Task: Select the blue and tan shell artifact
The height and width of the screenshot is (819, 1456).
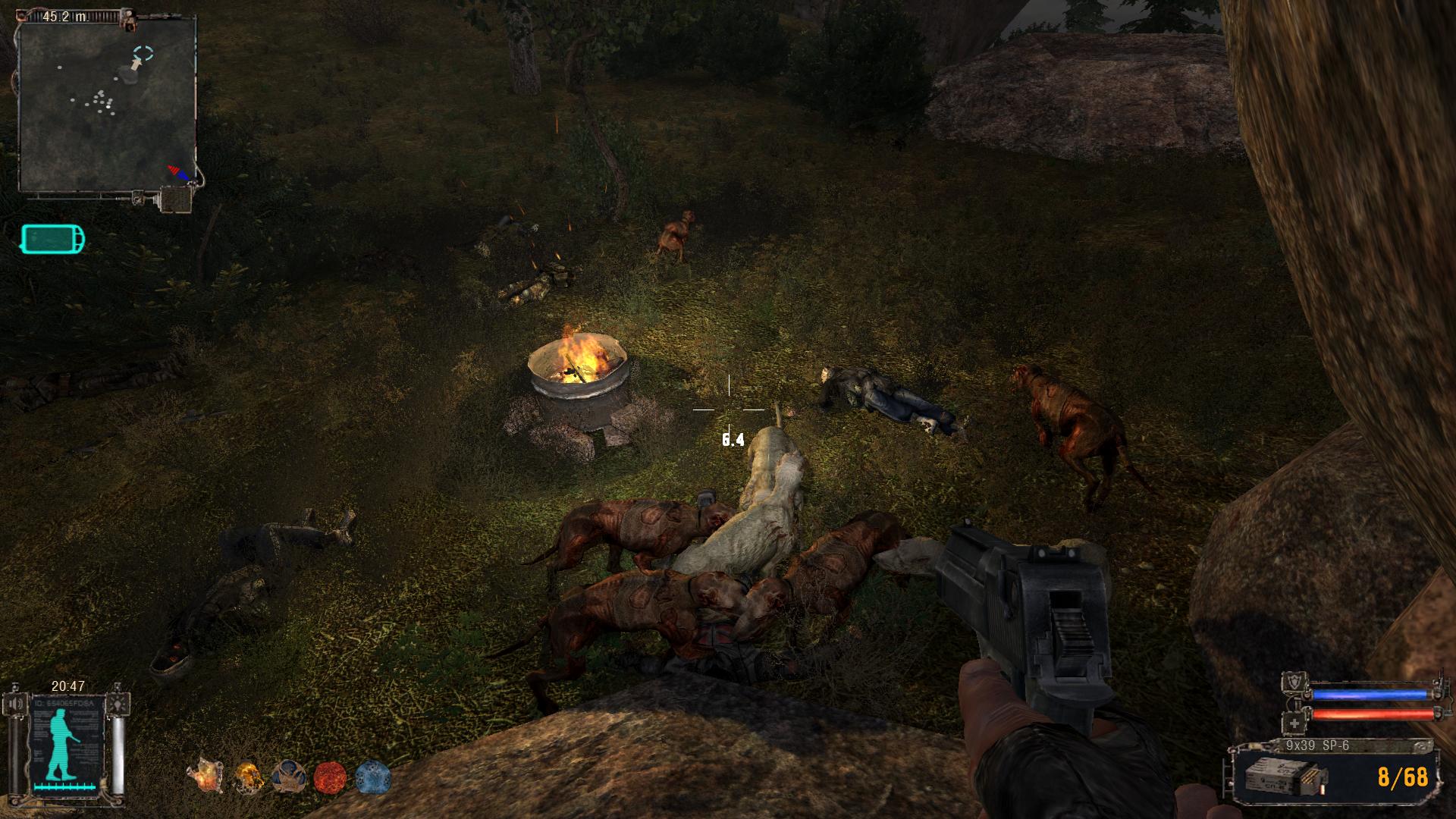Action: [288, 777]
